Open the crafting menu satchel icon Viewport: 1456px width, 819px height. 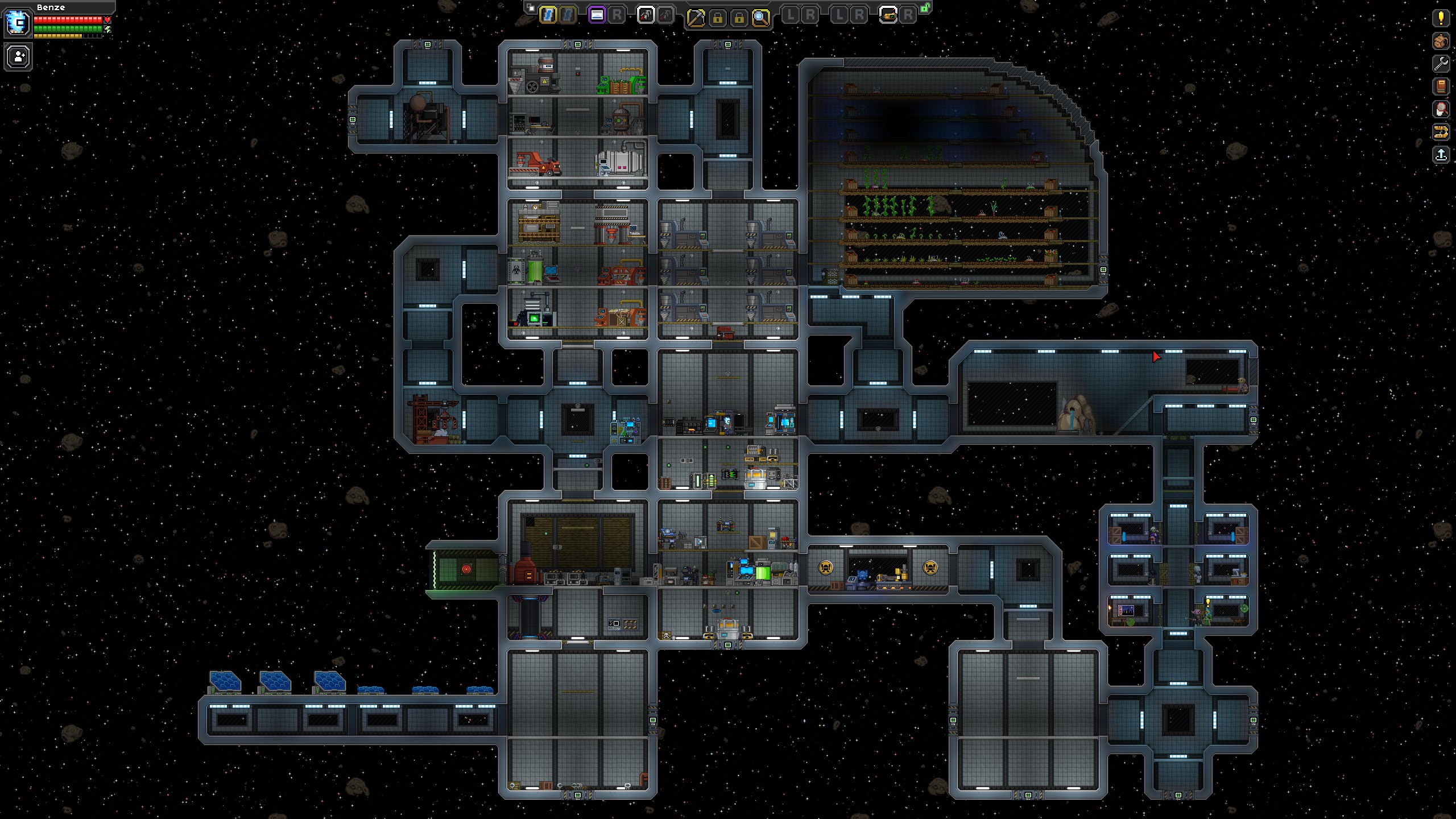click(1441, 41)
